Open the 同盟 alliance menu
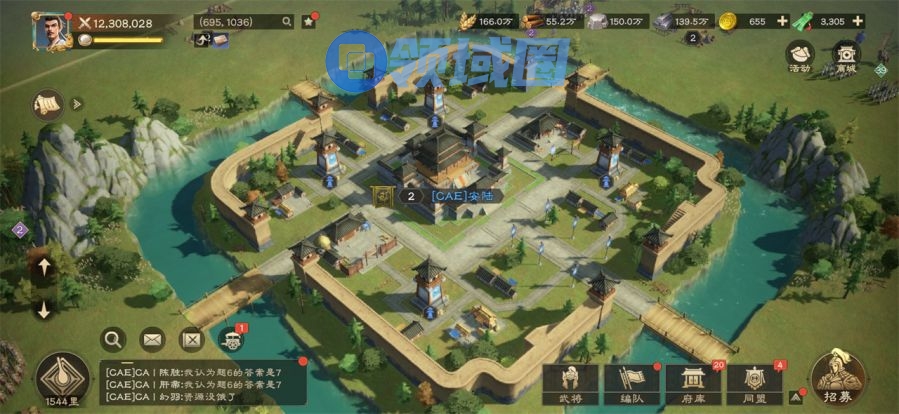 [755, 383]
